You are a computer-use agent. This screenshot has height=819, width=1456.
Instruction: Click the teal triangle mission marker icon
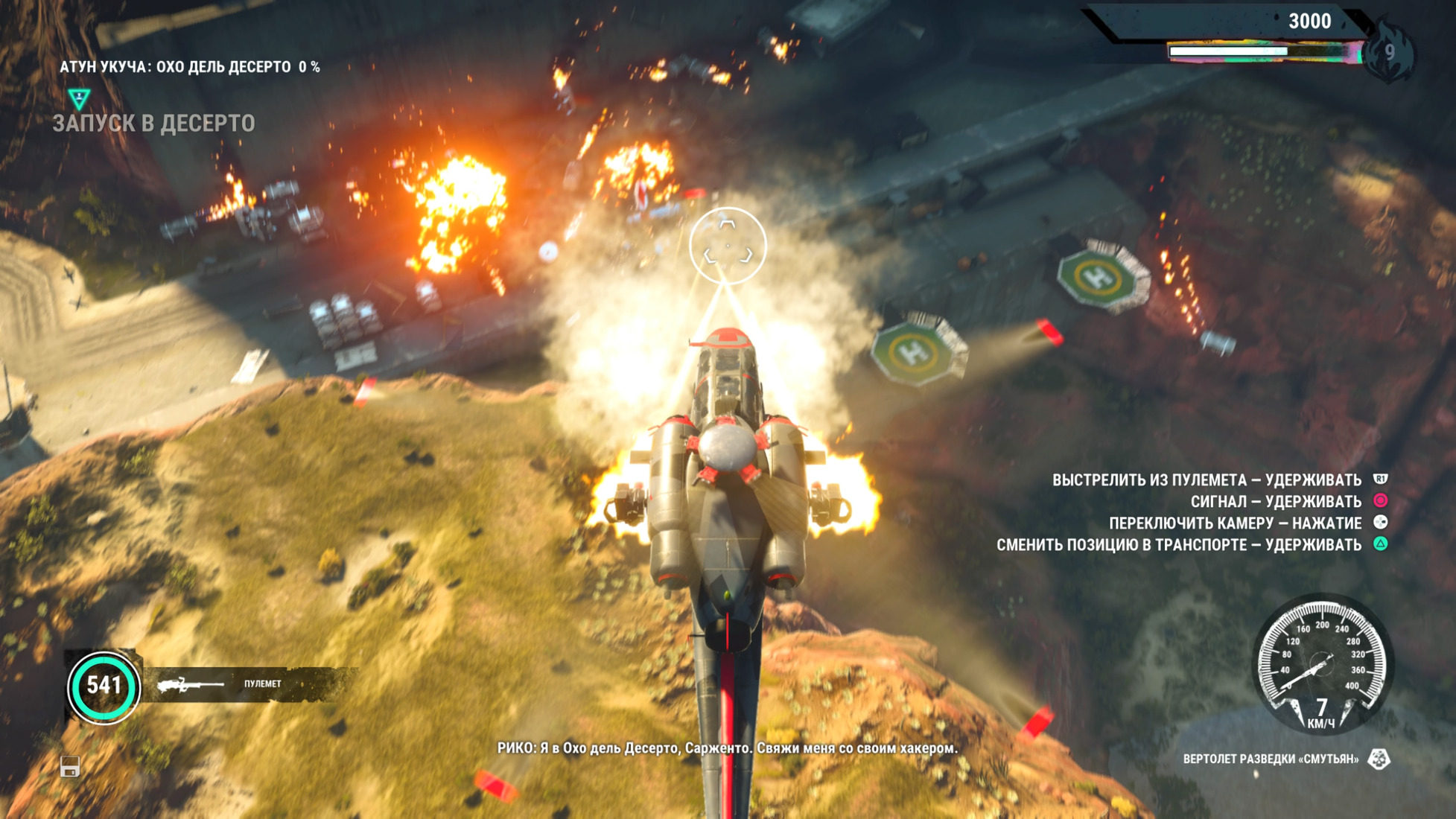click(79, 98)
